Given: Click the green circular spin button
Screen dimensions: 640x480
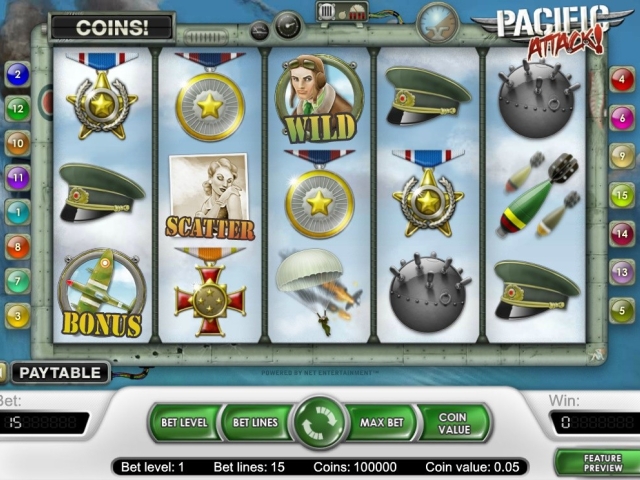Looking at the screenshot, I should [319, 423].
